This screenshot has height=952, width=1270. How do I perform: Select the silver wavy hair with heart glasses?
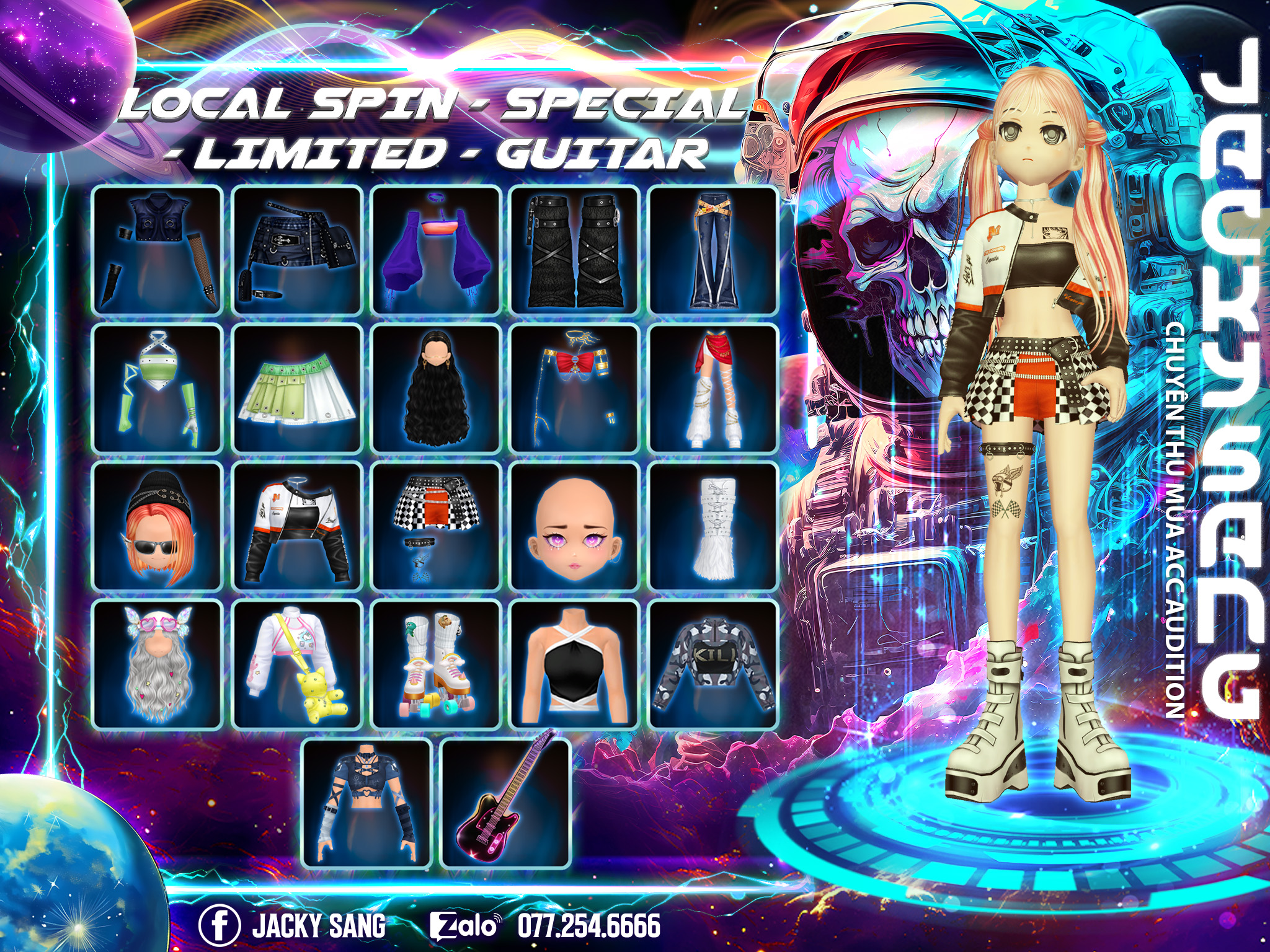(x=157, y=664)
